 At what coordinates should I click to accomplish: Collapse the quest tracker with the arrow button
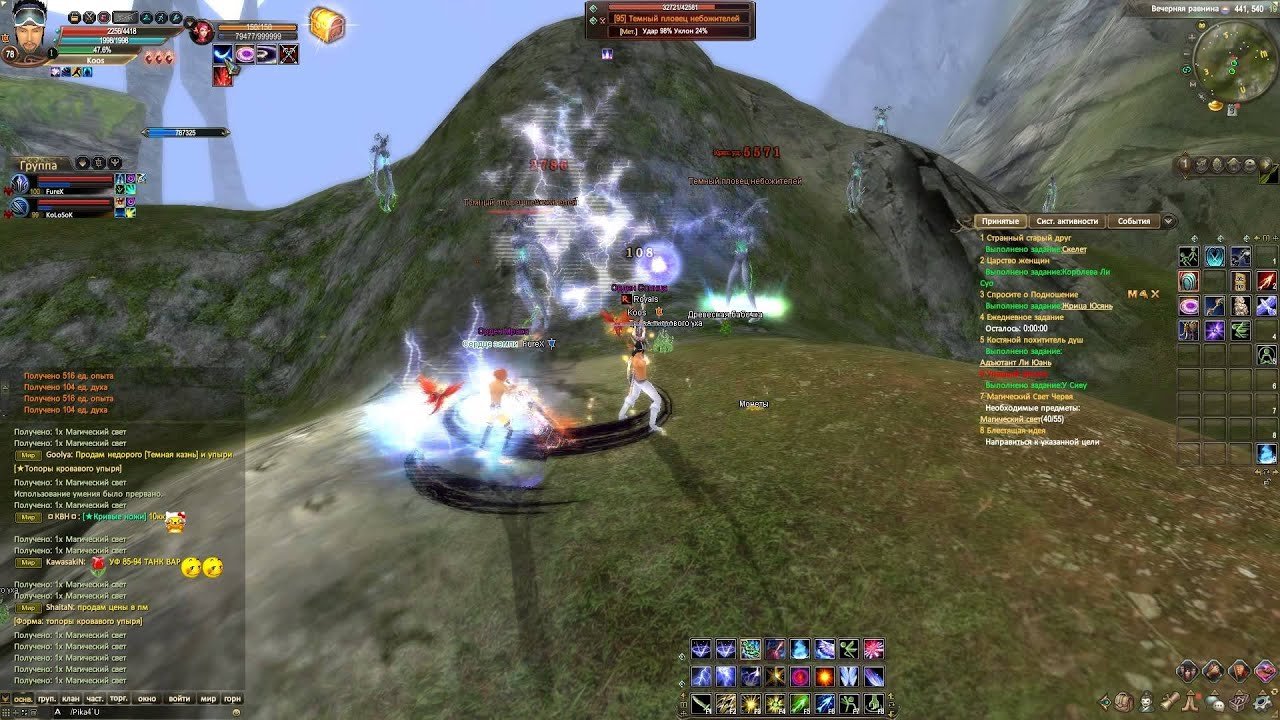pos(1168,221)
